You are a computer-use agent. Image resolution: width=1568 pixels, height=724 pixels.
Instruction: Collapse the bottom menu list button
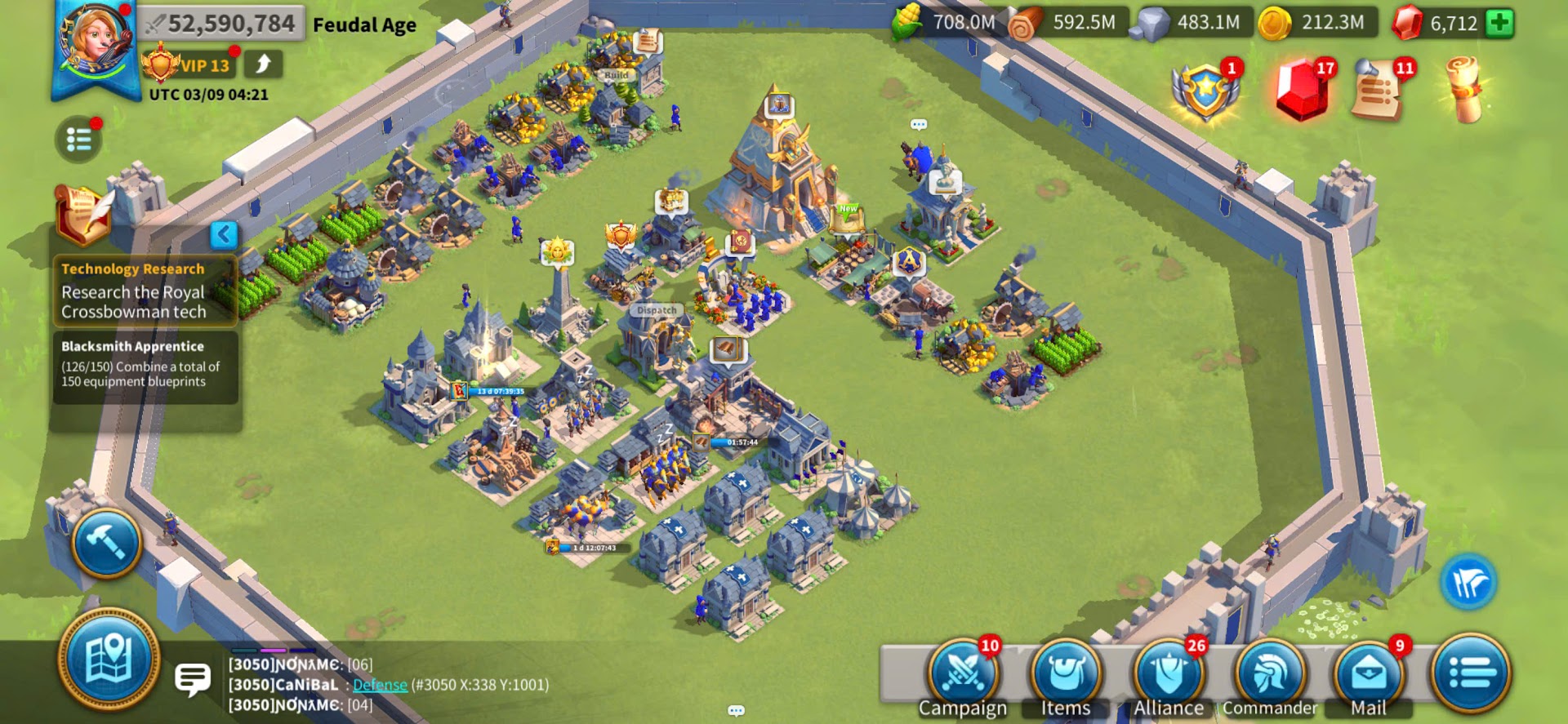point(1471,674)
